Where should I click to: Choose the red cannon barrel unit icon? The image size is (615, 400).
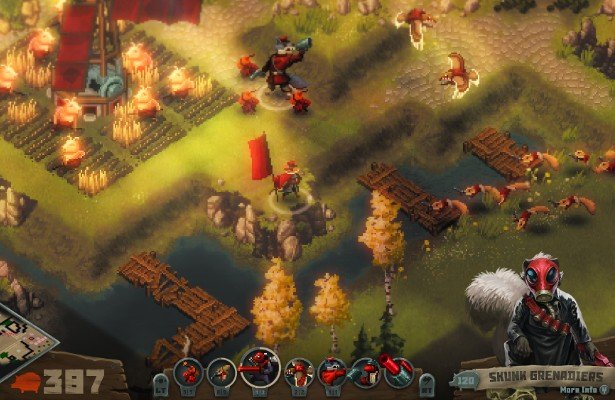click(x=397, y=372)
